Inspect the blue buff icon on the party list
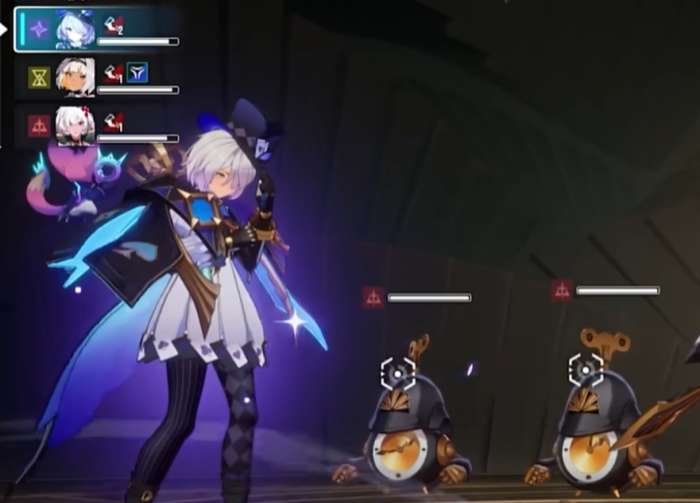 click(136, 72)
